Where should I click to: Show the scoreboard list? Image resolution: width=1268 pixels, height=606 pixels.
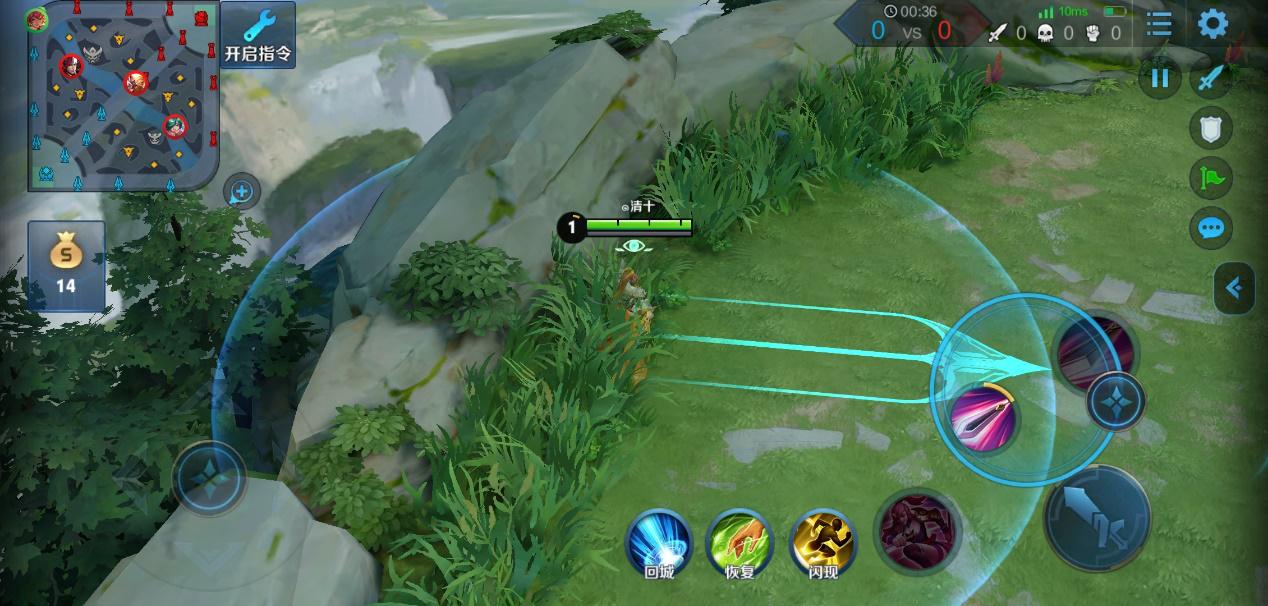(x=1159, y=24)
